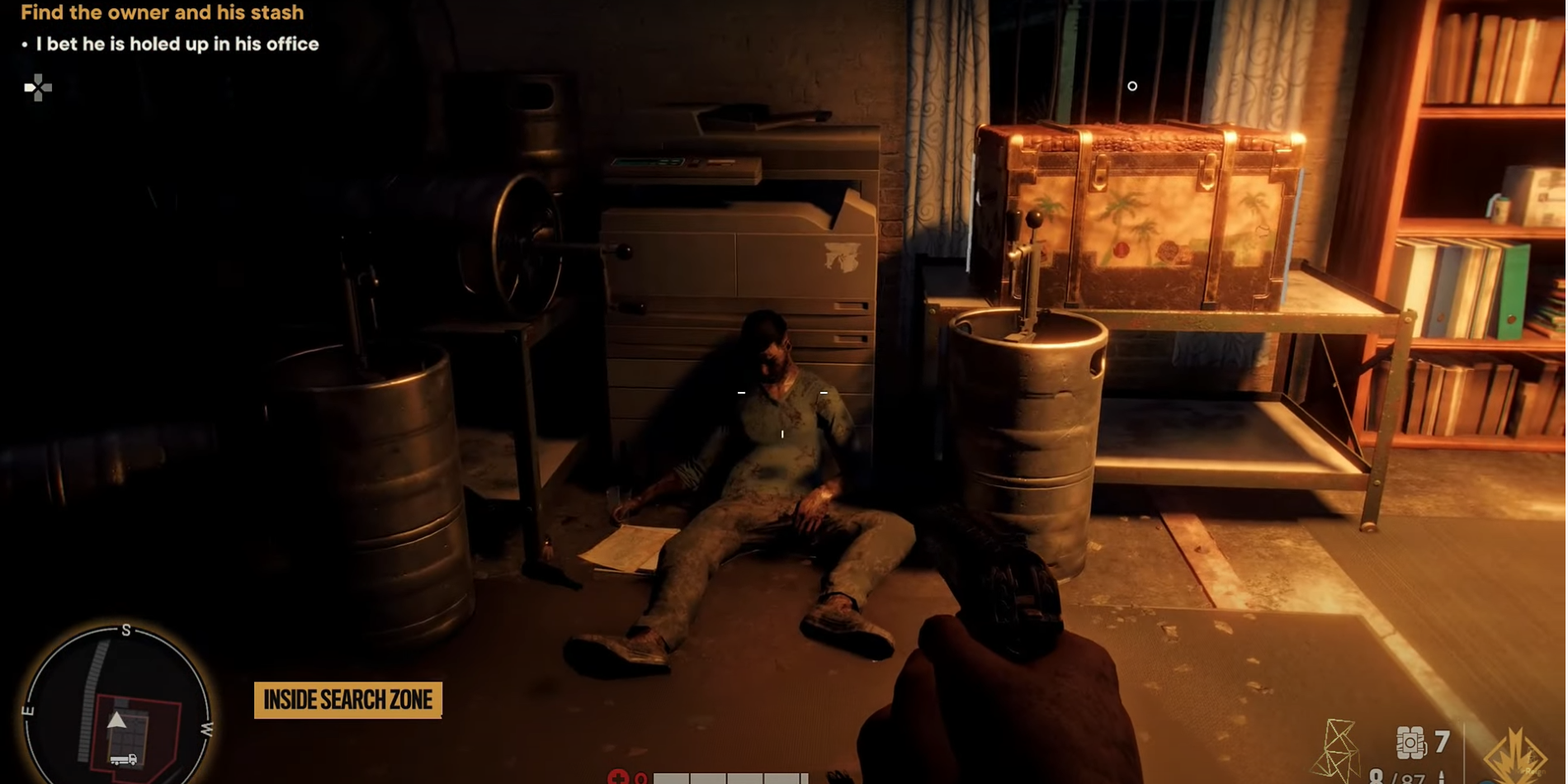Click the white circle reticle above the chest
The height and width of the screenshot is (784, 1568).
coord(1132,86)
